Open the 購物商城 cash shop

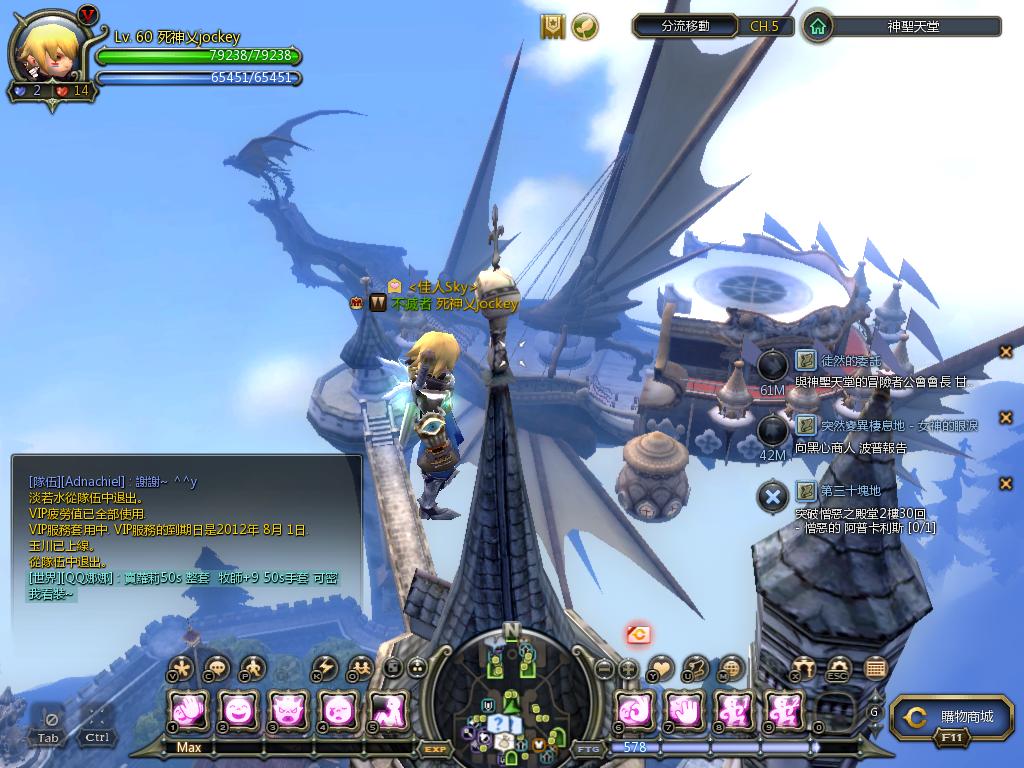[x=950, y=717]
